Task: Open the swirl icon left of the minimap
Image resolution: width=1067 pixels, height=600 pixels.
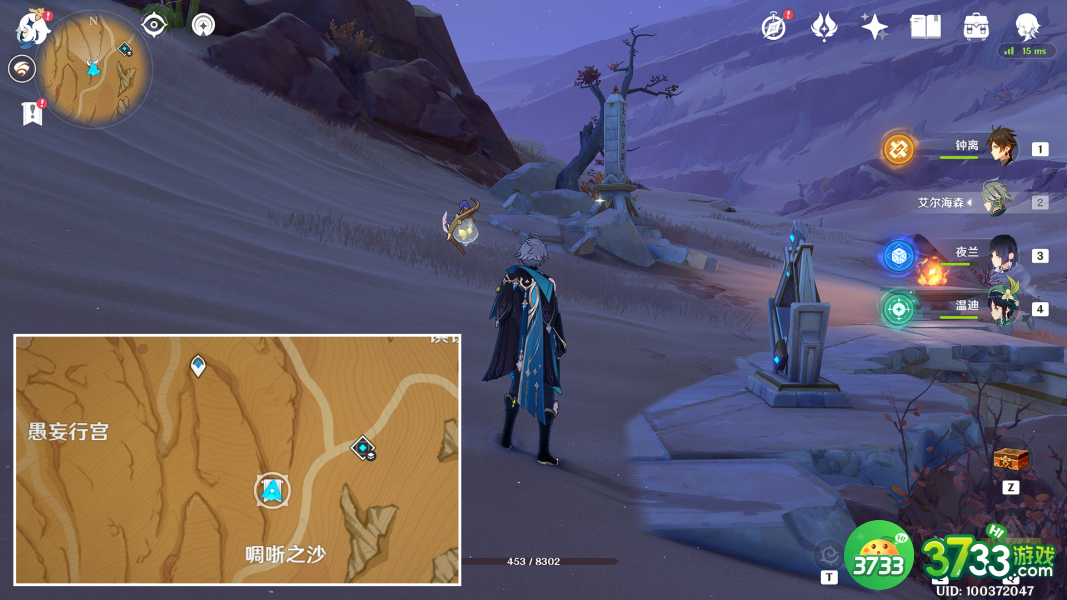Action: click(21, 68)
